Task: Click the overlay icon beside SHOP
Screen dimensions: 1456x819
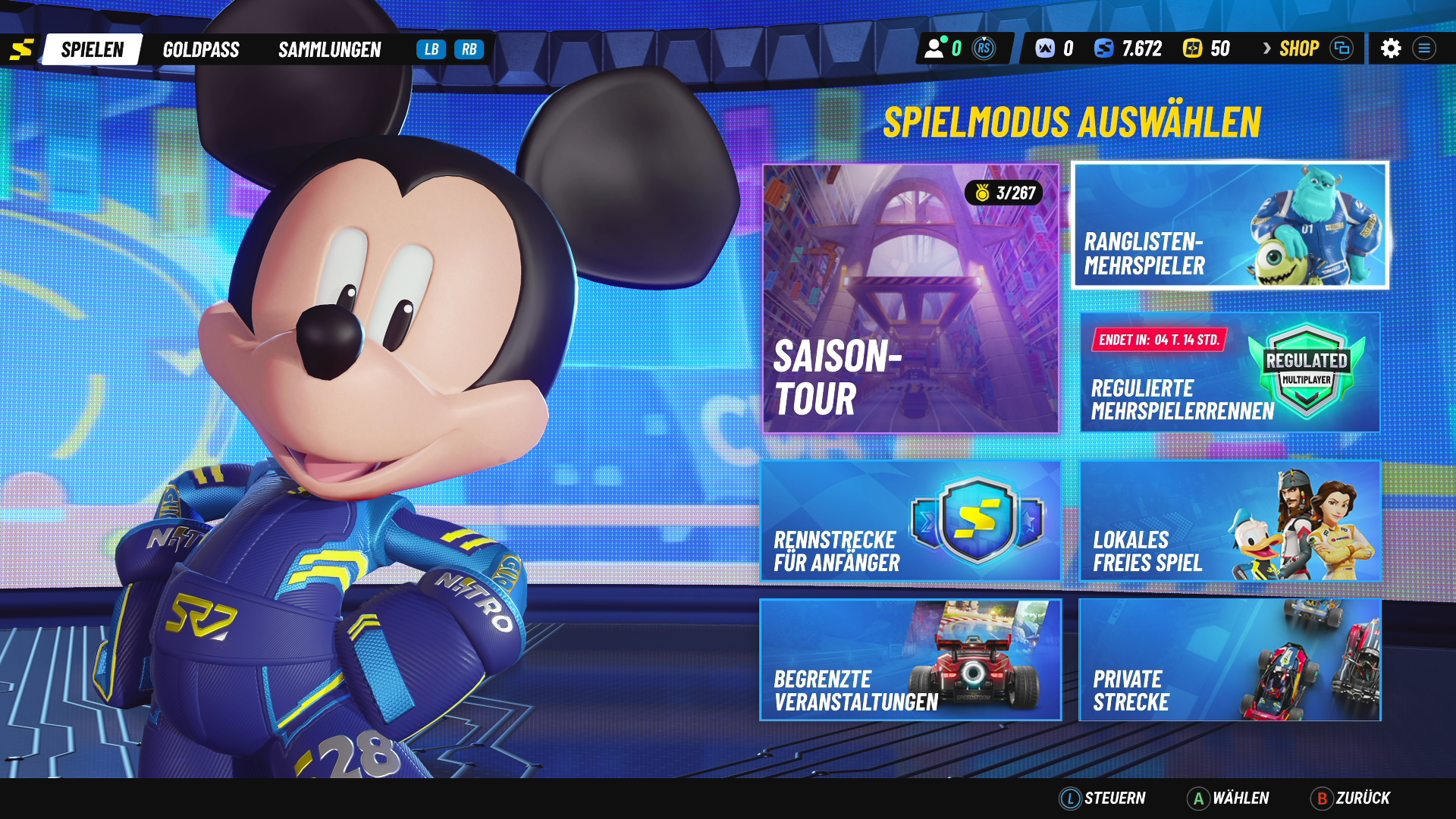Action: [x=1342, y=48]
